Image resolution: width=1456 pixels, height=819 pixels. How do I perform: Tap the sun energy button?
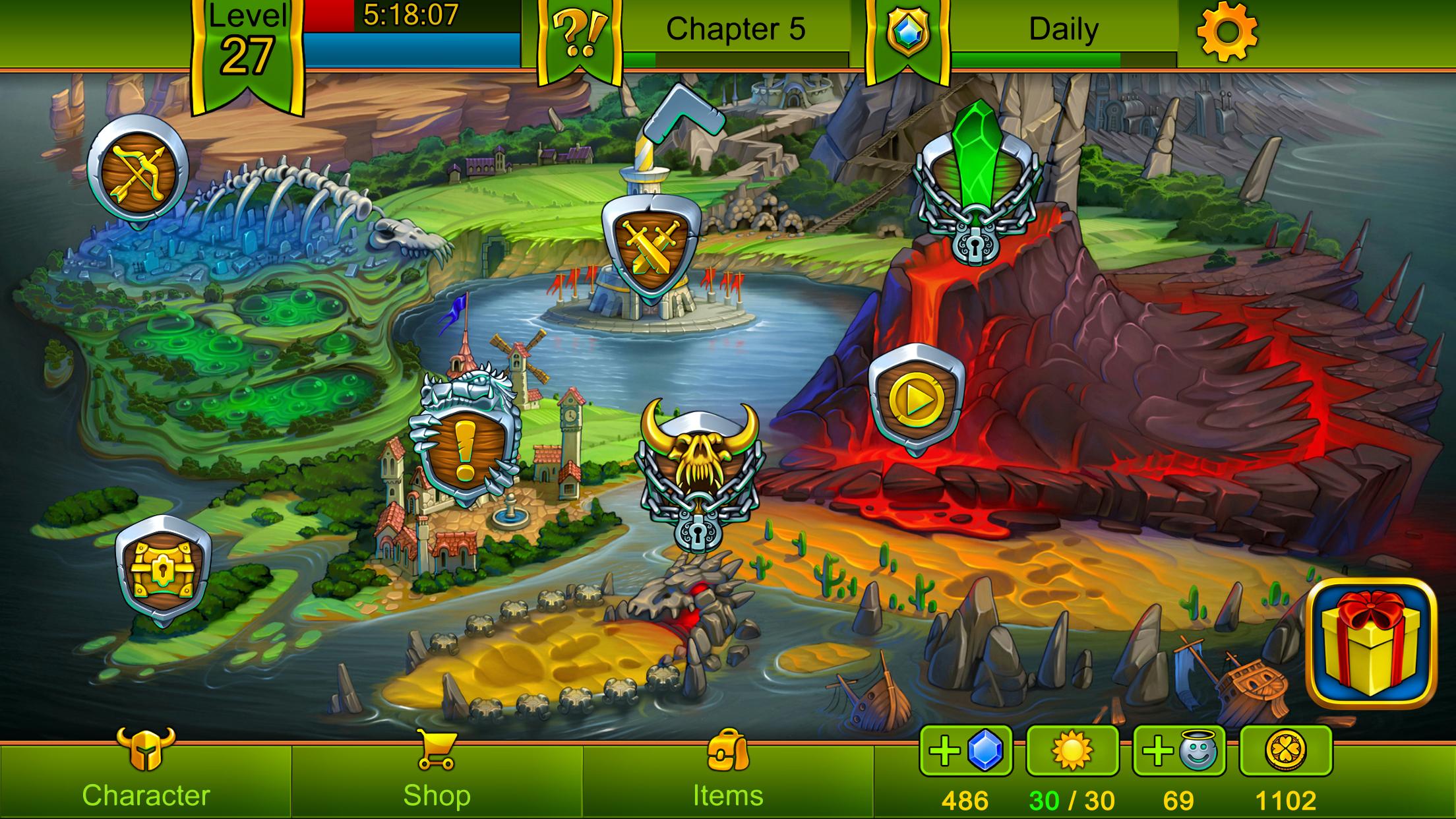coord(1072,750)
